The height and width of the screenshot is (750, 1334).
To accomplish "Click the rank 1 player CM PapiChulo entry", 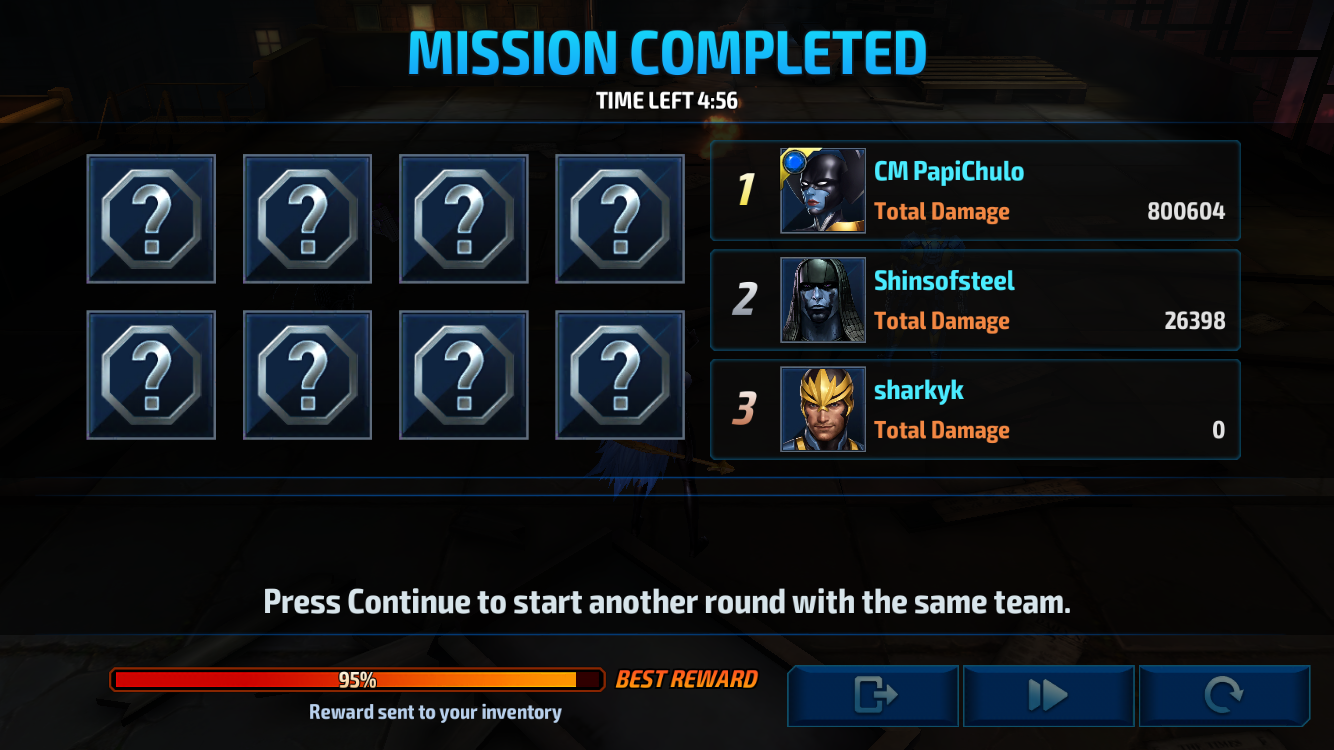I will tap(975, 190).
